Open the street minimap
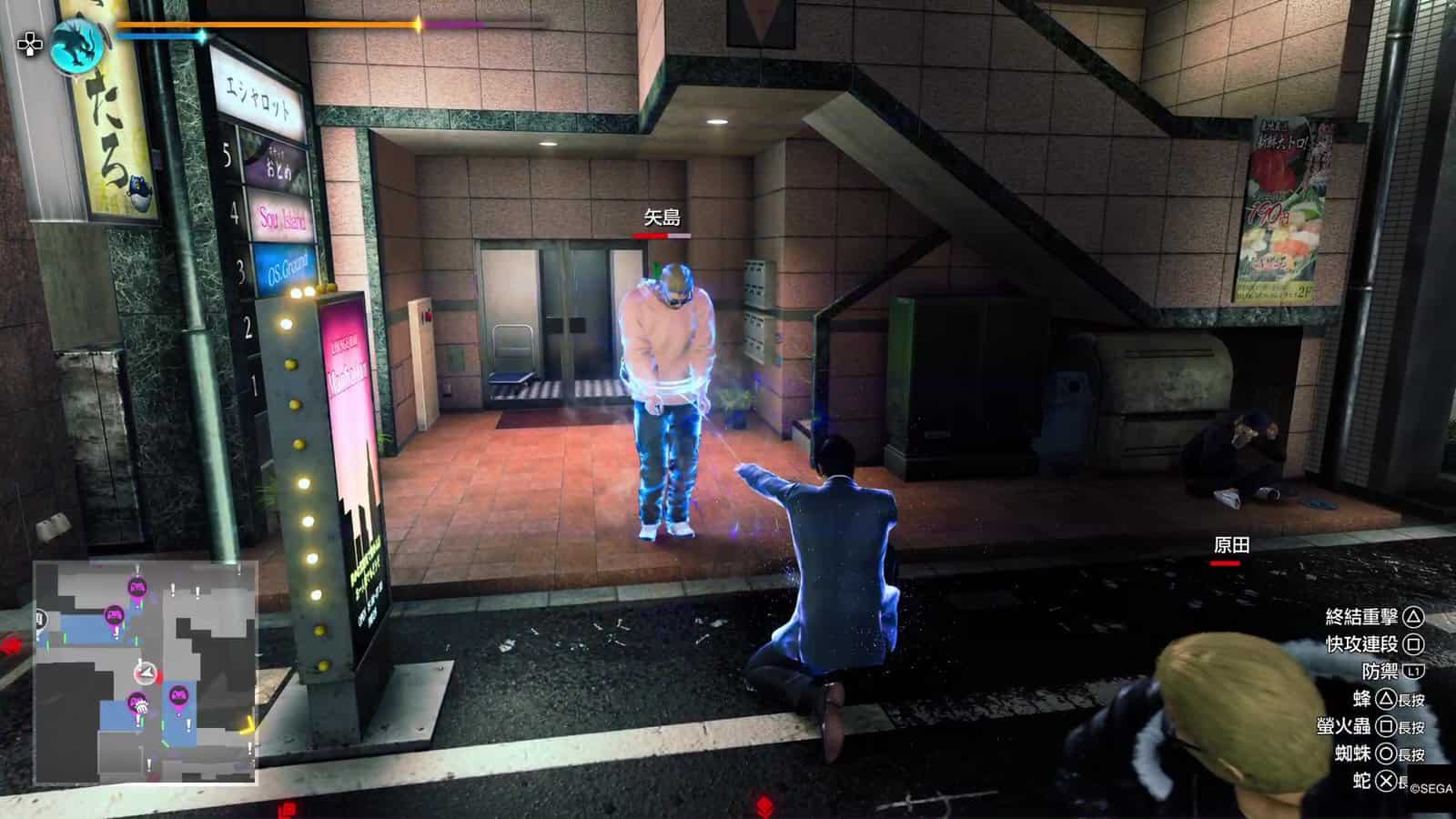 point(146,672)
